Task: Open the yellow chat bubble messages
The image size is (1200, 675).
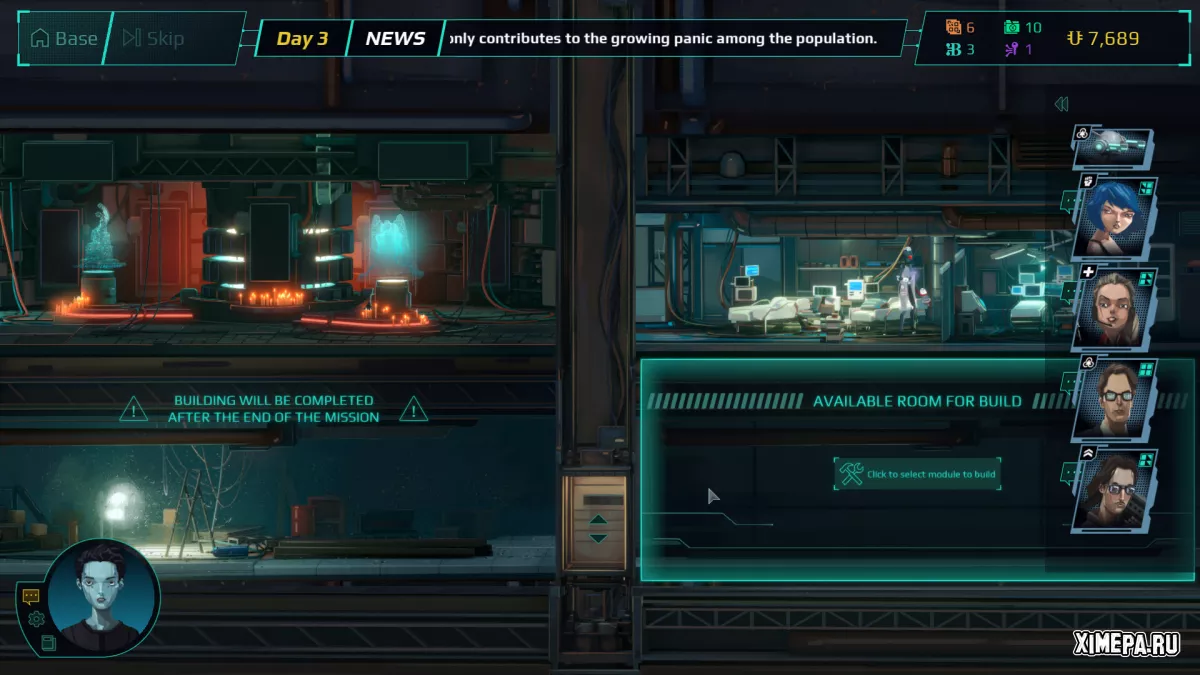Action: (x=31, y=596)
